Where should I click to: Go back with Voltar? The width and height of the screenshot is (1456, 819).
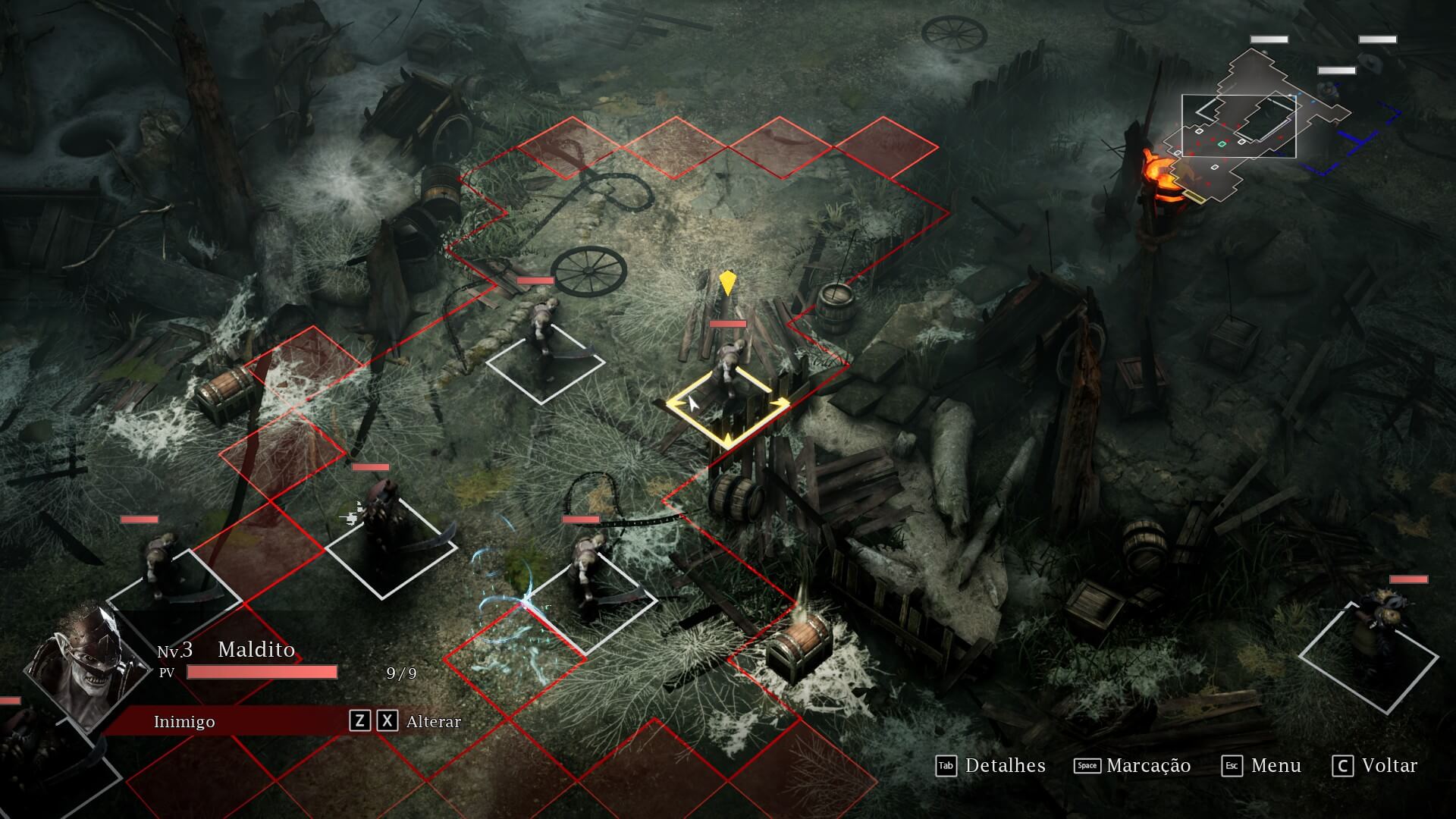[x=1374, y=766]
